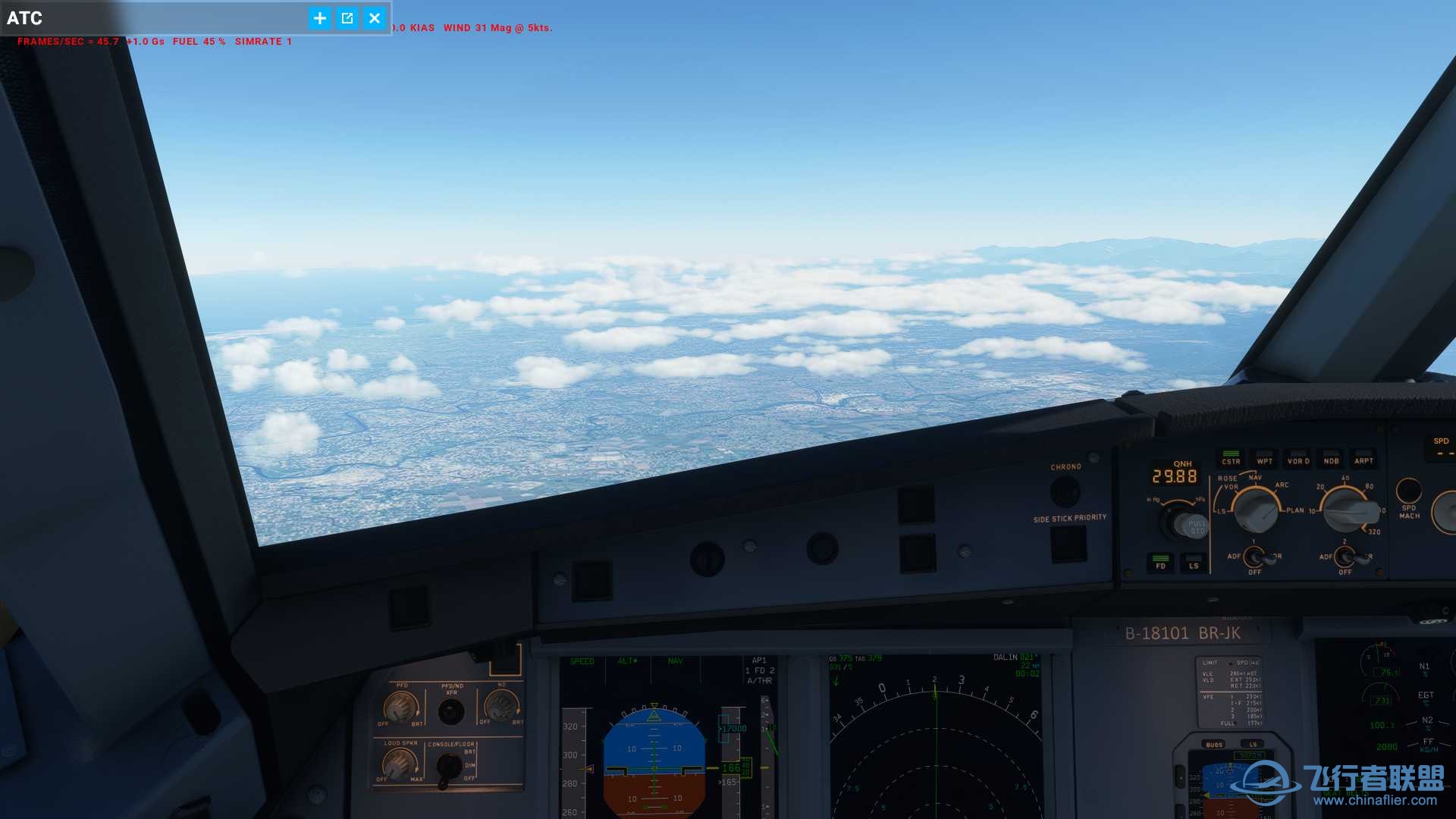Image resolution: width=1456 pixels, height=819 pixels.
Task: Flip the number 1 ADF/VOR switch
Action: coord(1255,558)
